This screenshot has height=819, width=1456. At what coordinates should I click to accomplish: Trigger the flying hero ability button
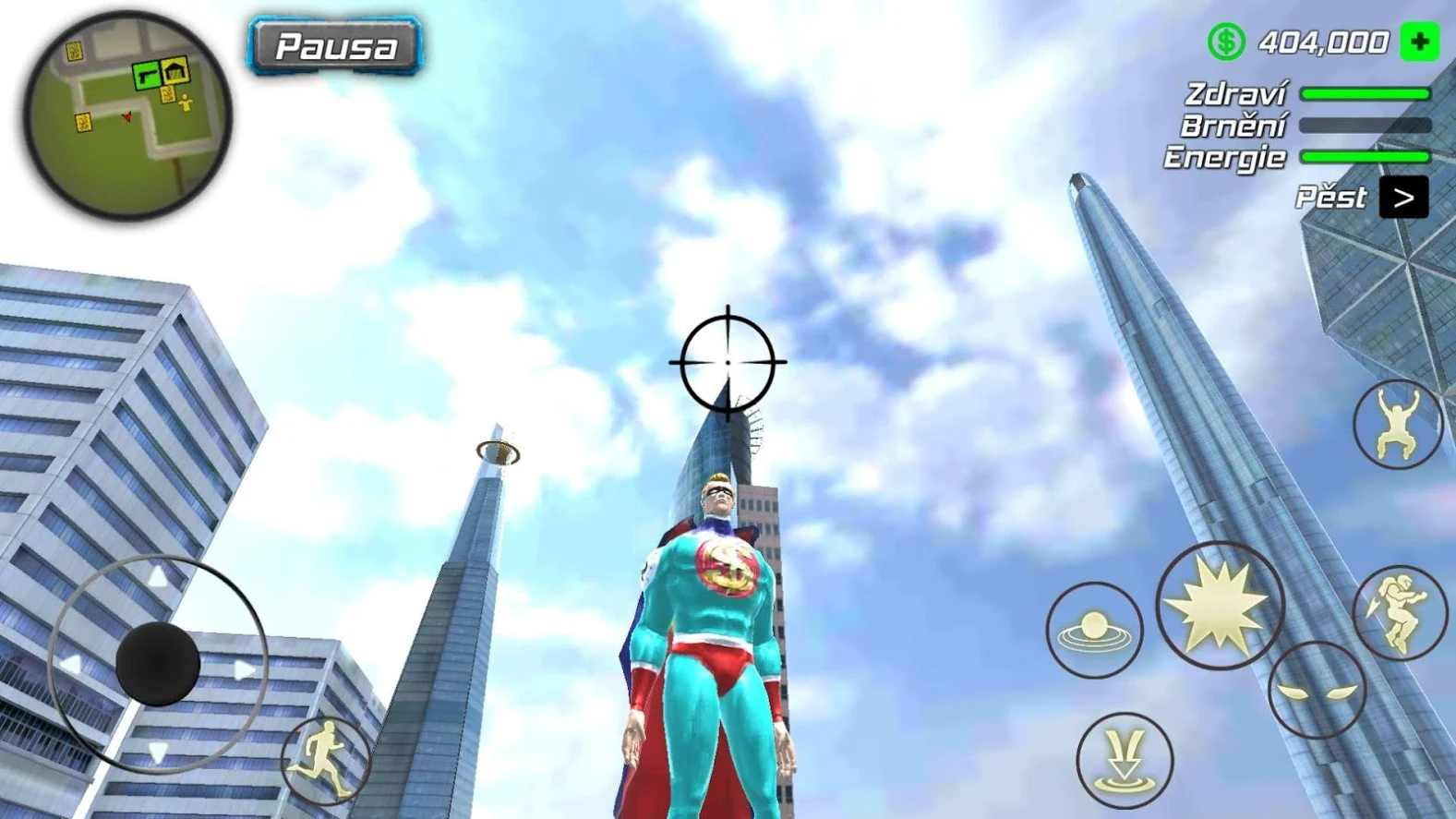point(1399,613)
